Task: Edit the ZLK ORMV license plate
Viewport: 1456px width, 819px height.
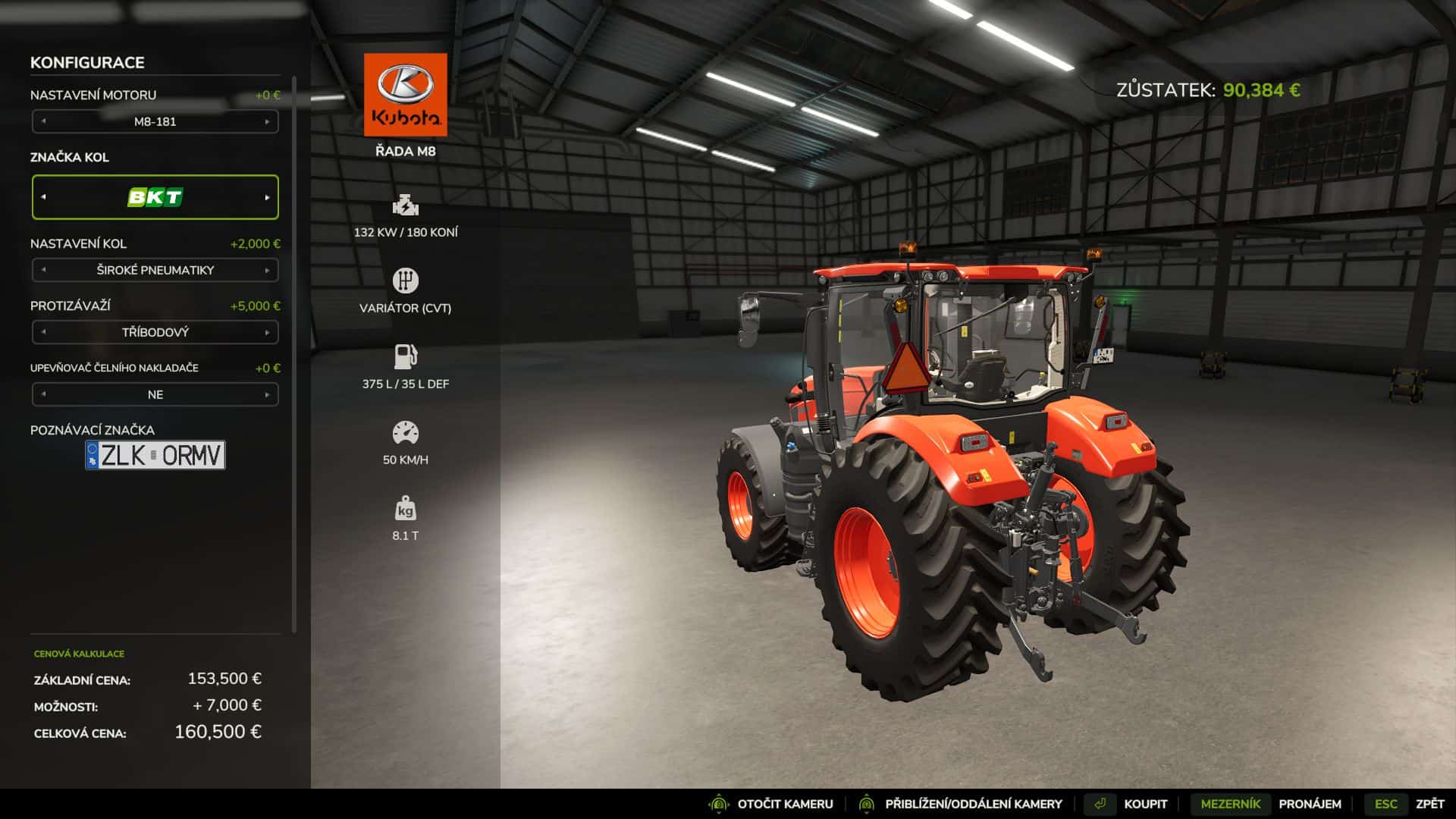Action: coord(155,455)
